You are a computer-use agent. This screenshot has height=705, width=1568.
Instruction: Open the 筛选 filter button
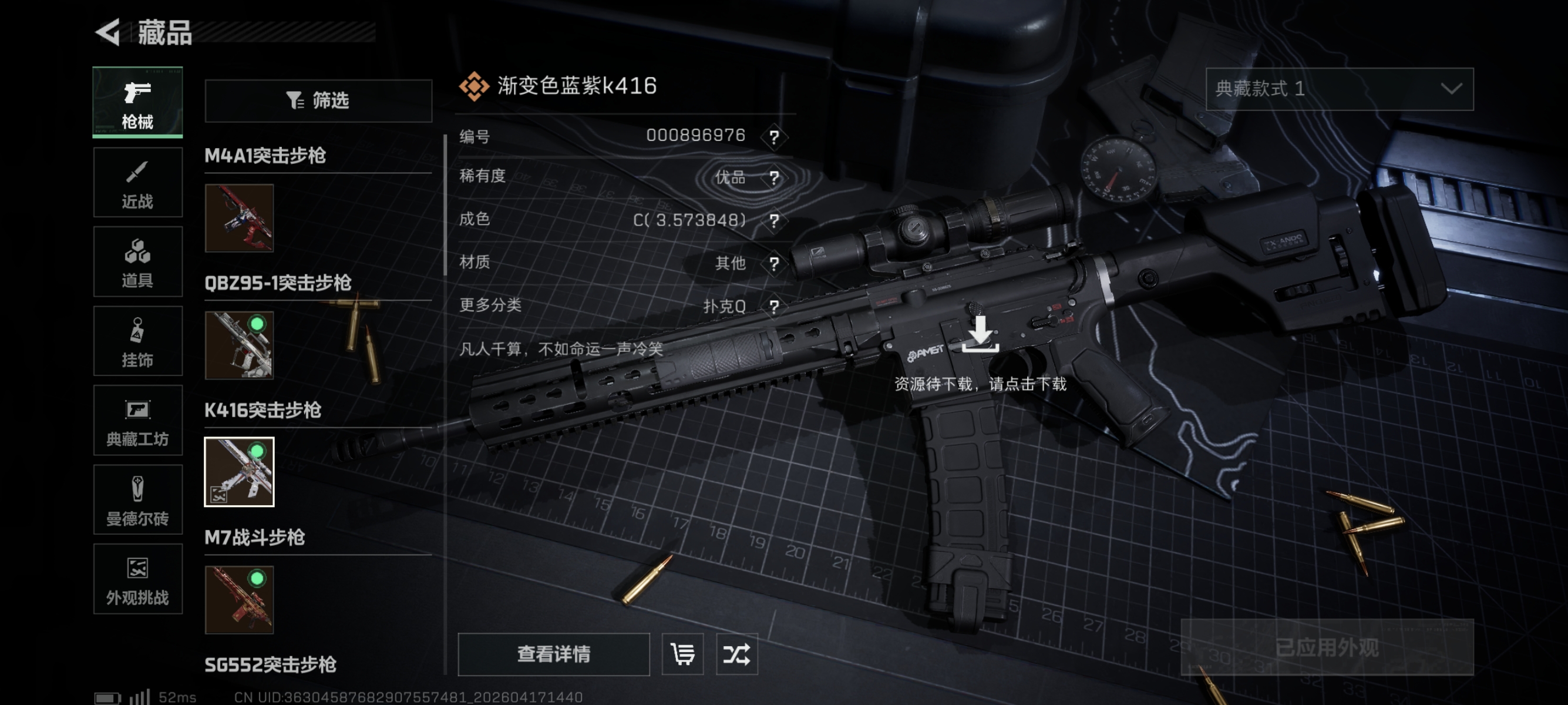(318, 100)
